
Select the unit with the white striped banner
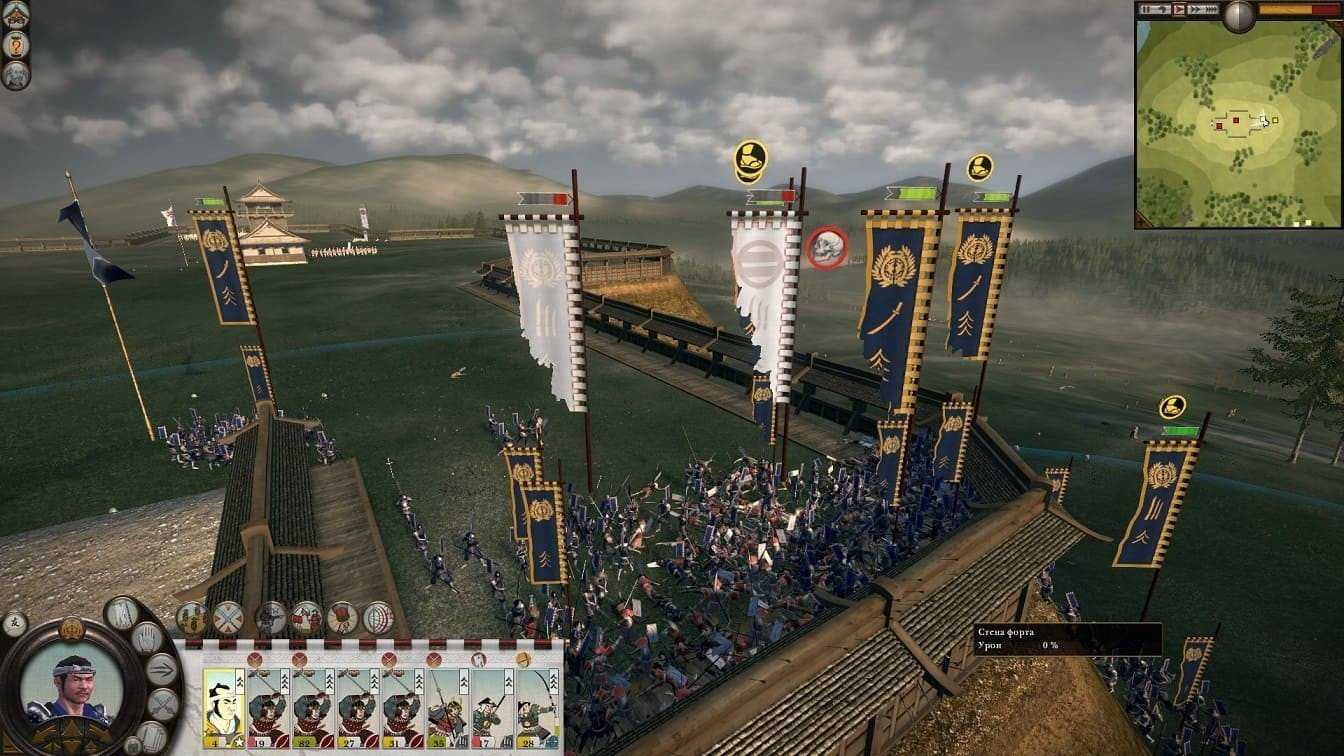[x=764, y=290]
